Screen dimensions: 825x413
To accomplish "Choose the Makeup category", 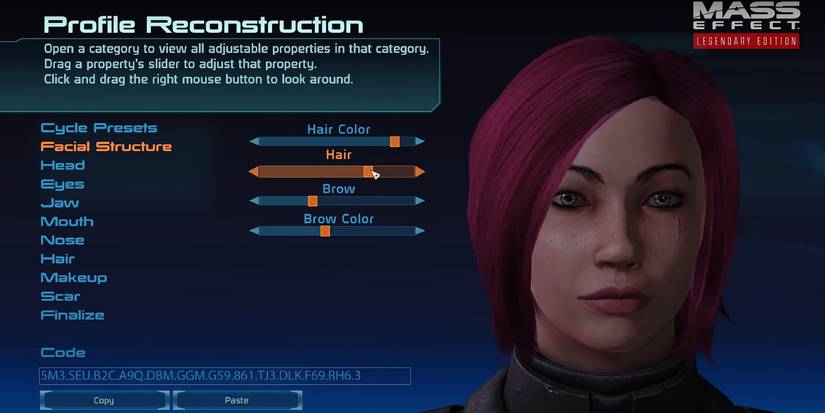I will (73, 278).
